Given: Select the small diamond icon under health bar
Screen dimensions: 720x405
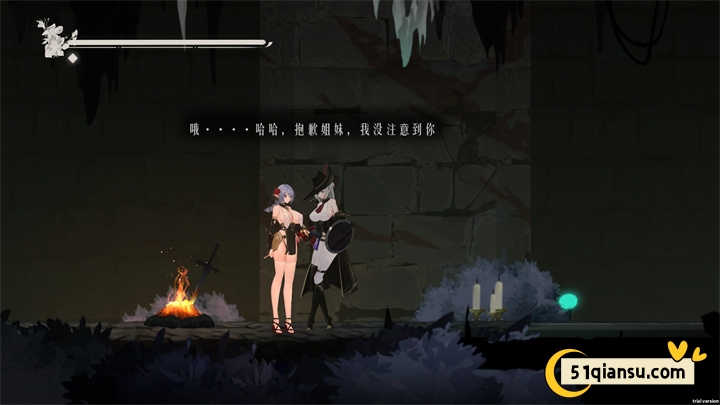Looking at the screenshot, I should coord(73,58).
